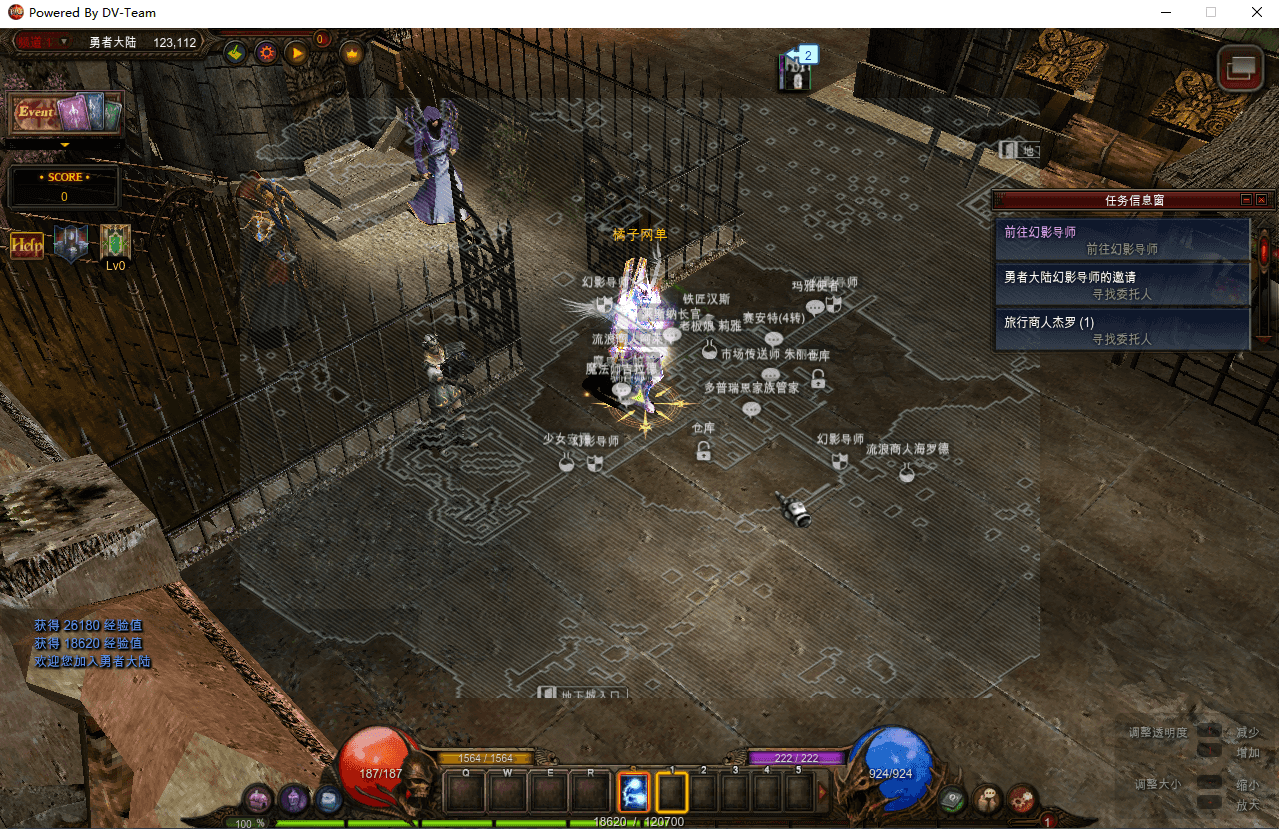The height and width of the screenshot is (829, 1279).
Task: Click the 仓库 warehouse marker on the map
Action: point(704,452)
